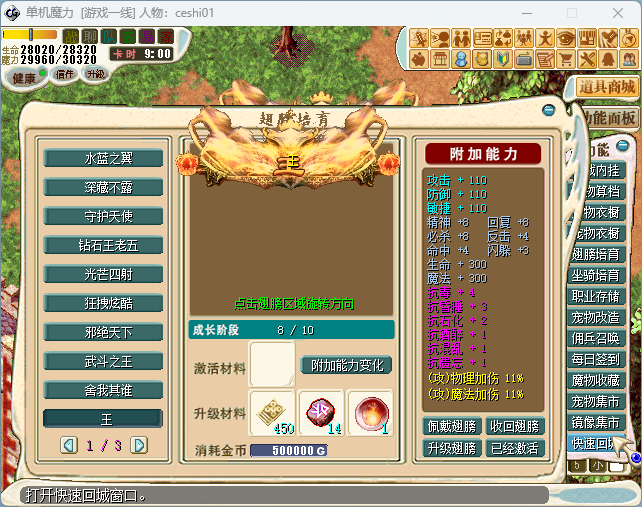Open the 道具商城 item shop
This screenshot has width=642, height=507.
tap(607, 87)
